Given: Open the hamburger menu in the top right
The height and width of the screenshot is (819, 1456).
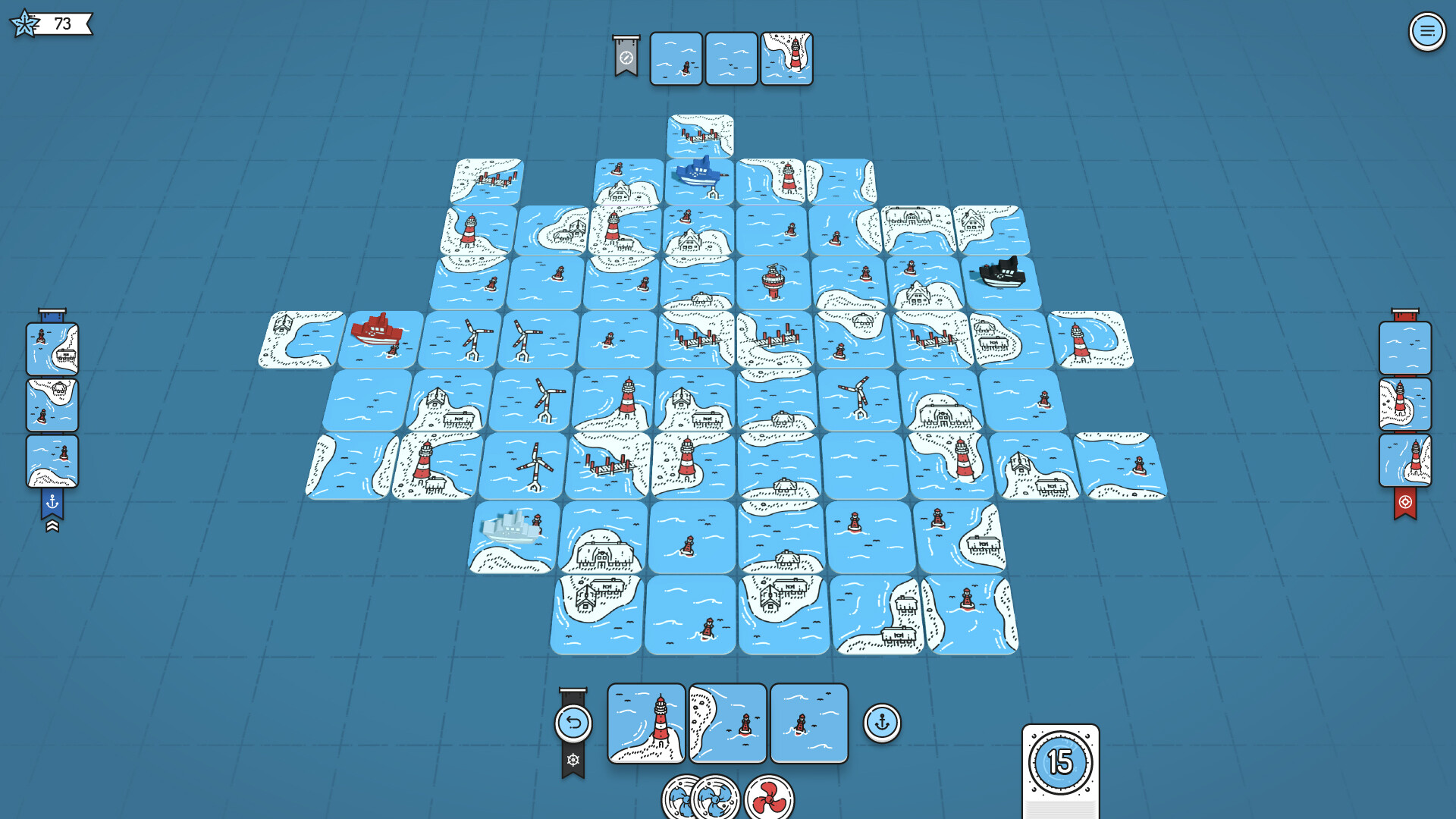Looking at the screenshot, I should point(1427,32).
